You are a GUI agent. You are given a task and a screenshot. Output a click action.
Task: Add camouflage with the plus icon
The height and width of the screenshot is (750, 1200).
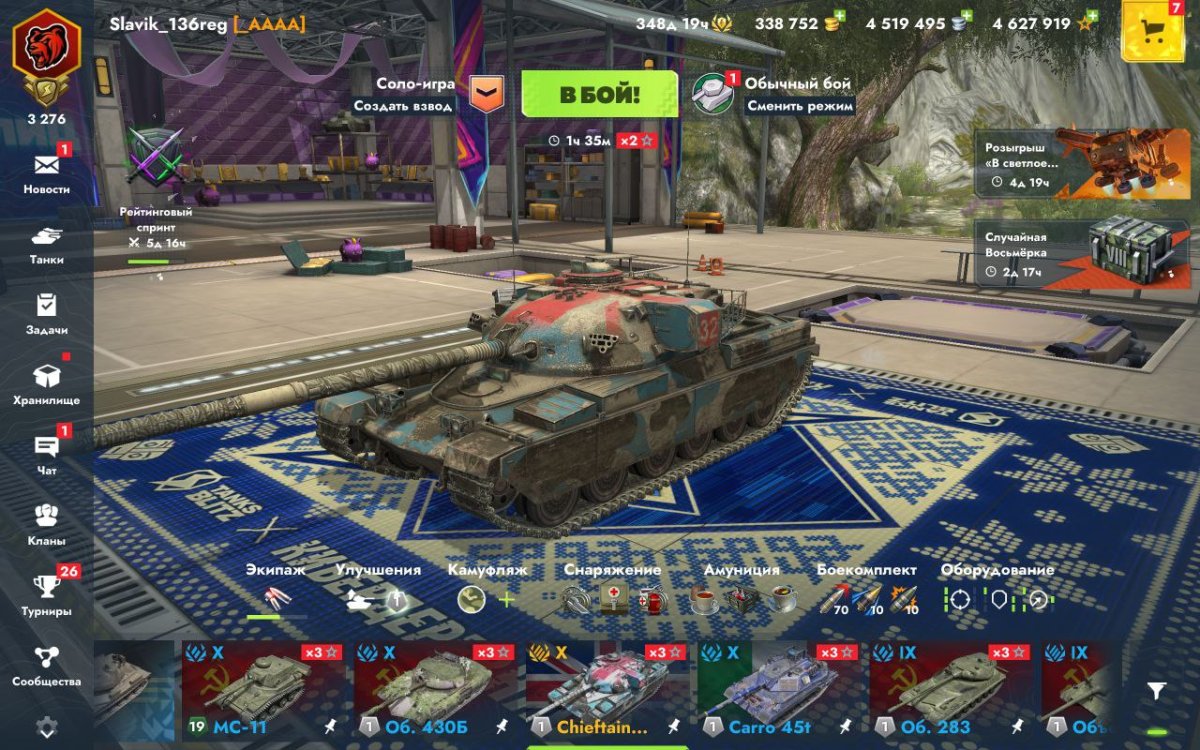pos(507,599)
